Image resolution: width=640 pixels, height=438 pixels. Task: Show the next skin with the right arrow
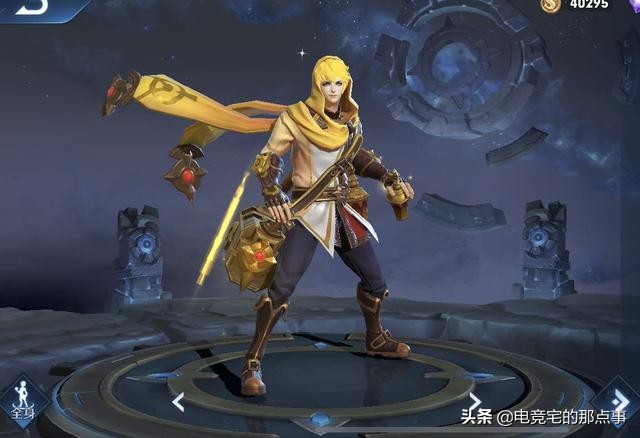[476, 402]
